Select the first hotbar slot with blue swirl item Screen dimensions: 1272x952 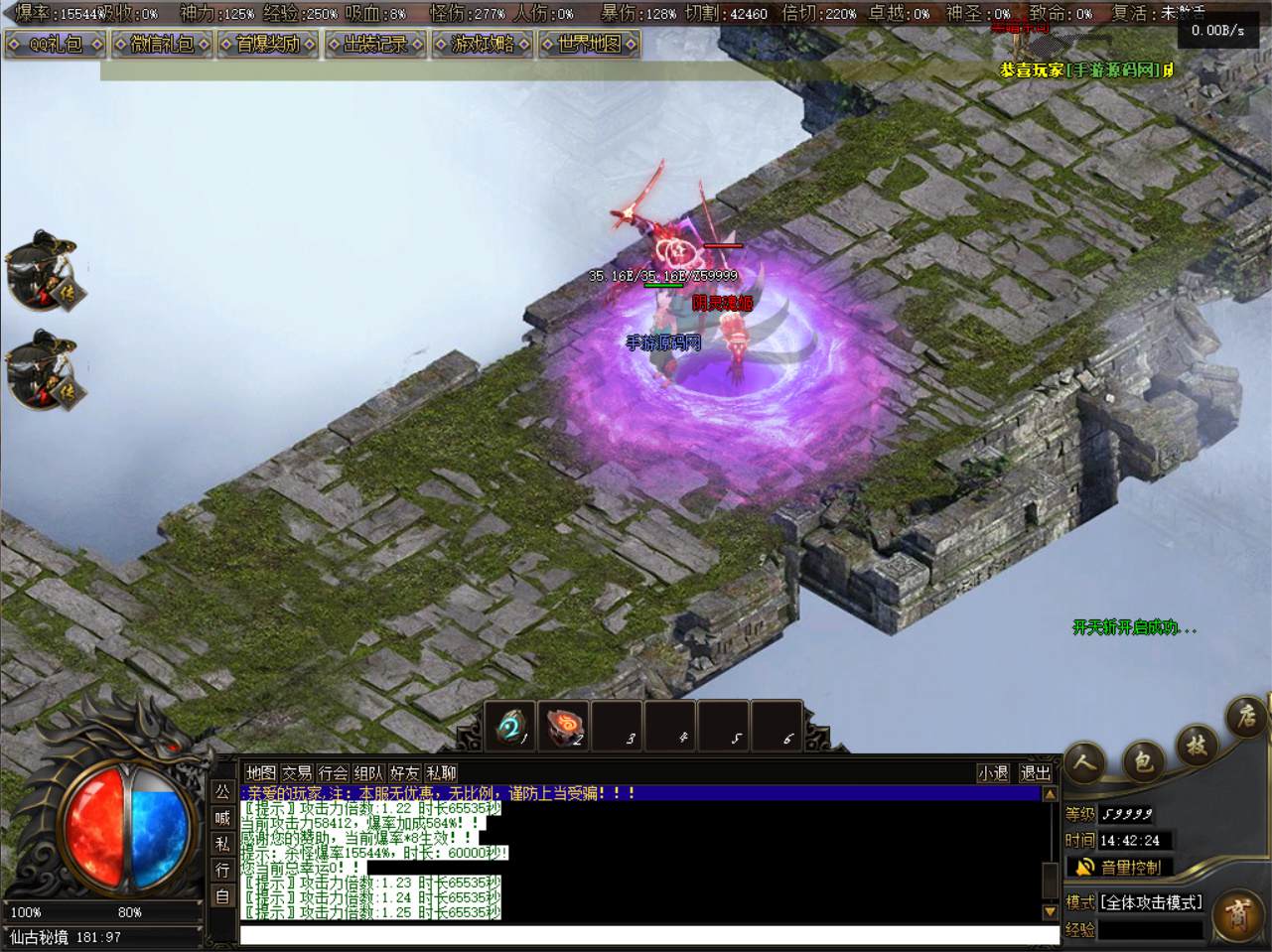(510, 728)
